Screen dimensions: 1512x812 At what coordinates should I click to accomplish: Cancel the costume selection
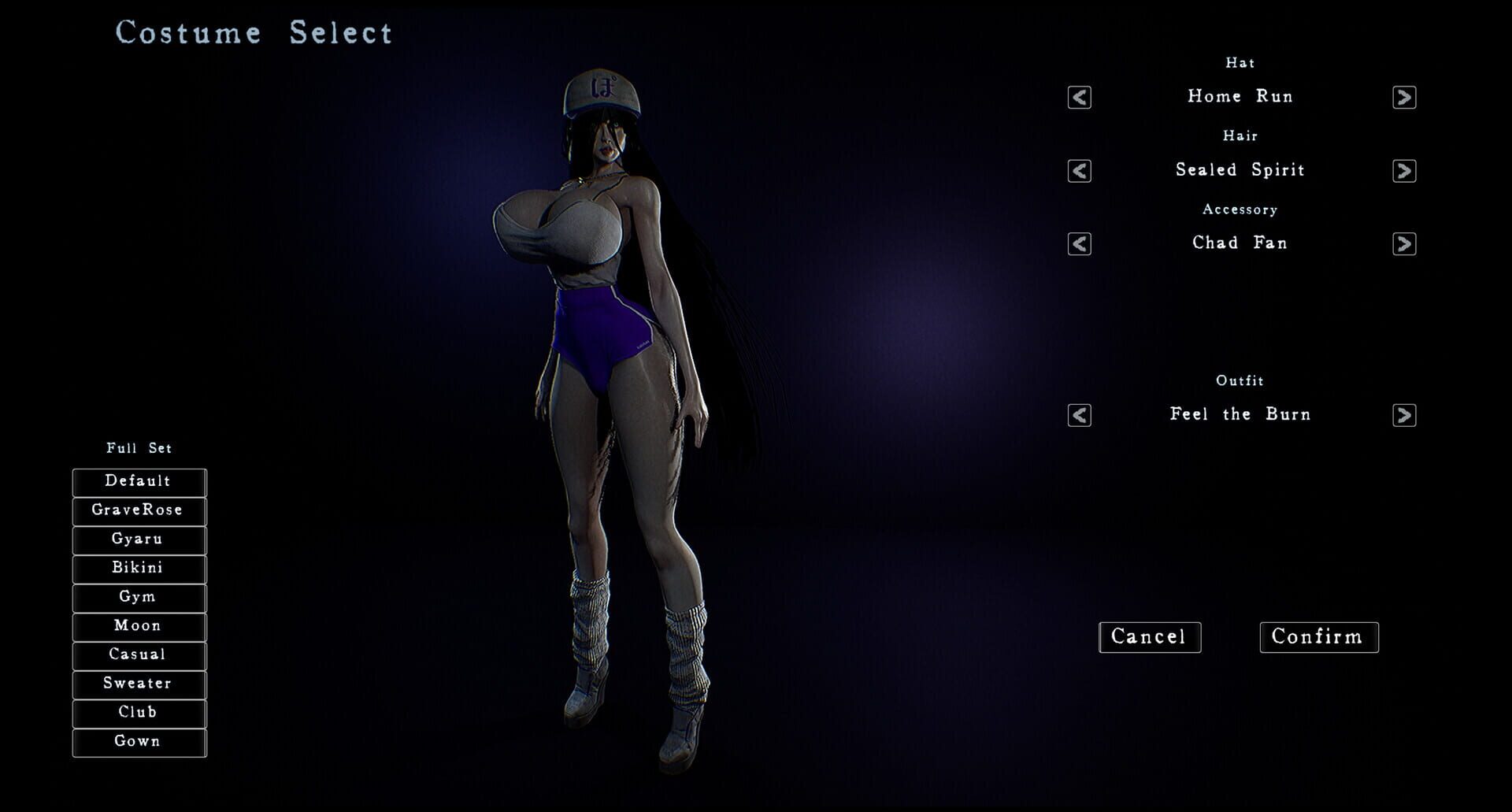(x=1150, y=637)
